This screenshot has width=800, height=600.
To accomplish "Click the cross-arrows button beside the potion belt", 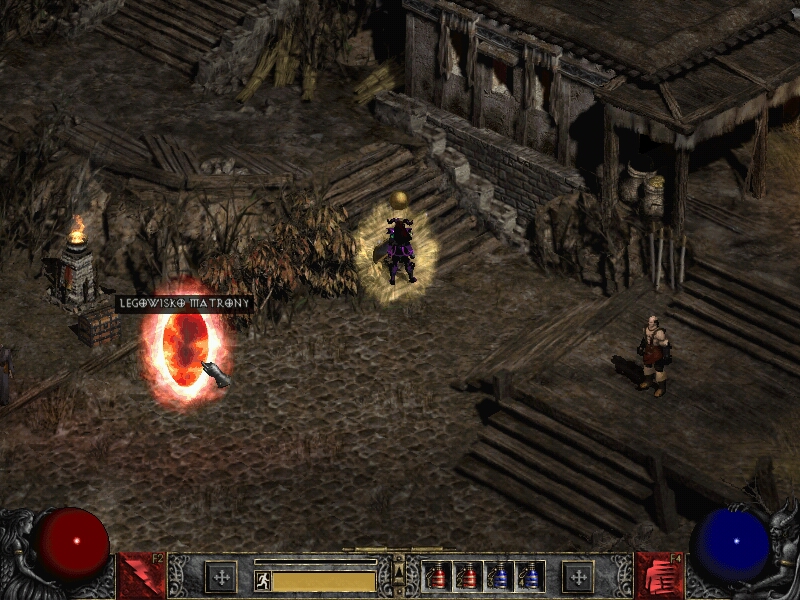I will click(577, 577).
